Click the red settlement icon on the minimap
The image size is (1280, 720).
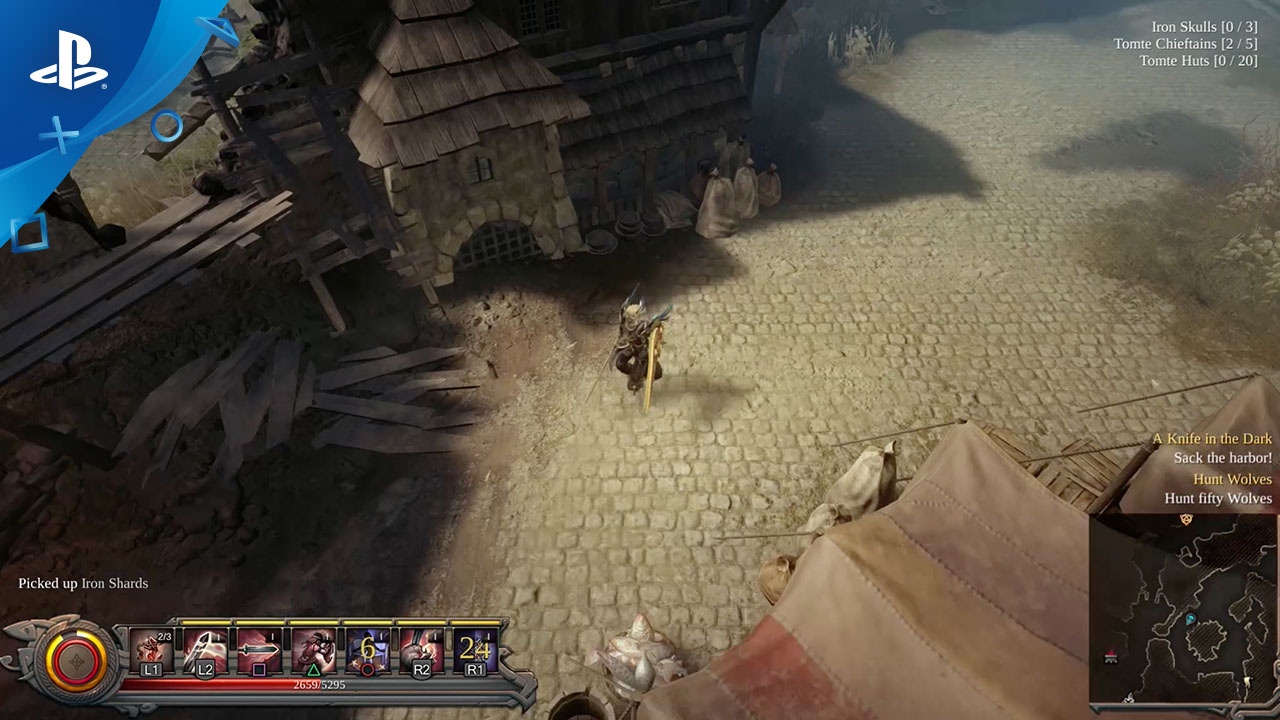[x=1113, y=658]
